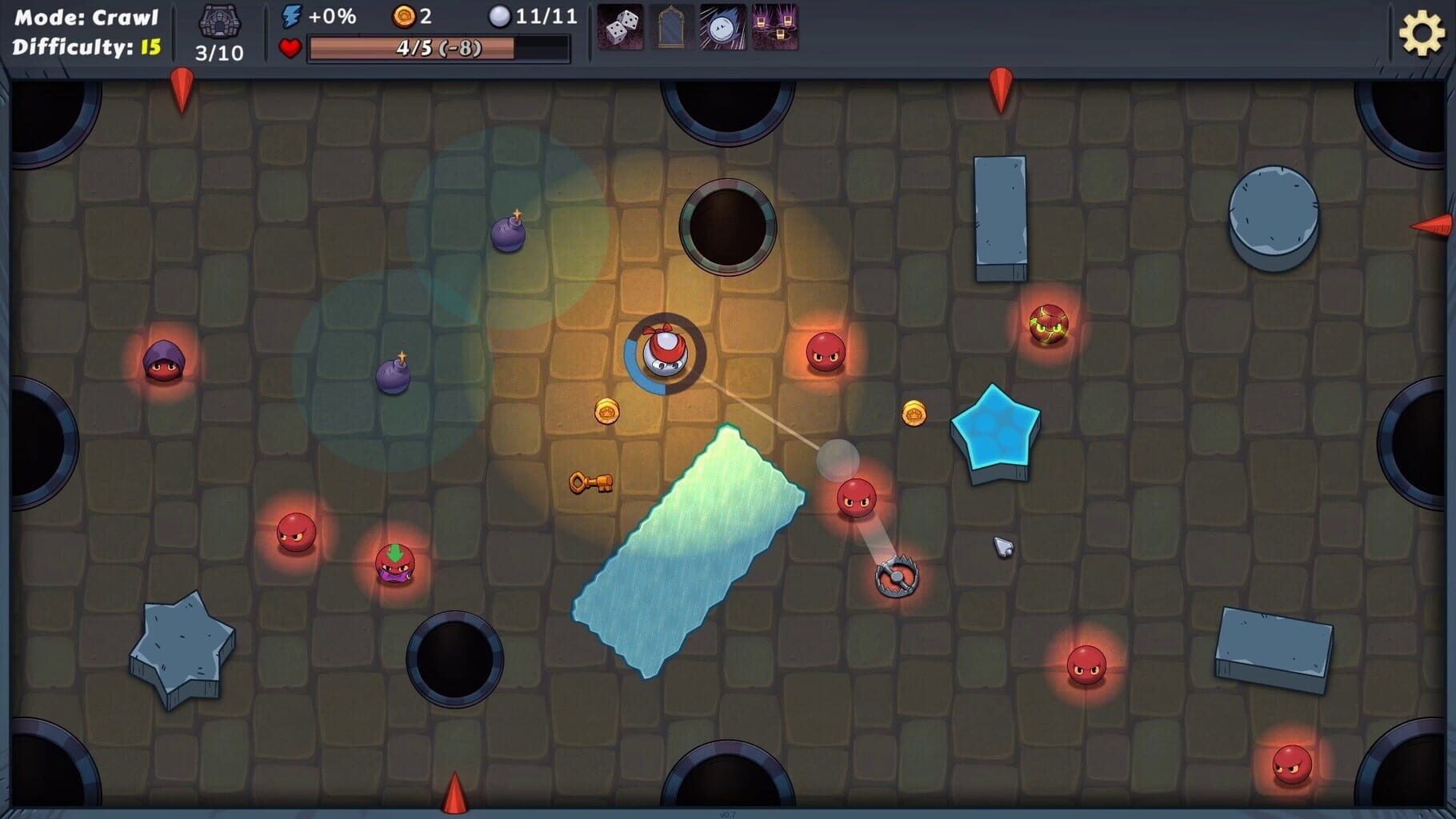Click the health bar showing 4/5 (-8)

[438, 48]
